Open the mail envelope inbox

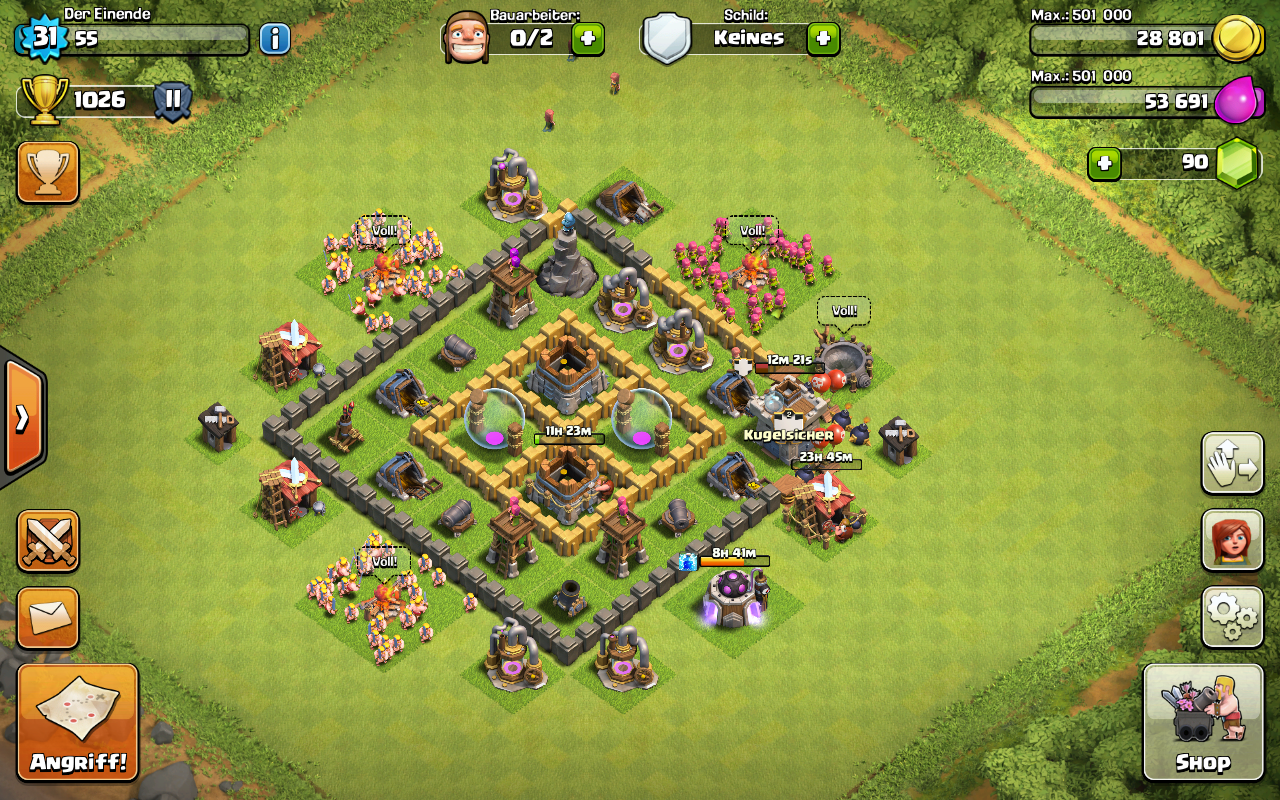pyautogui.click(x=48, y=617)
